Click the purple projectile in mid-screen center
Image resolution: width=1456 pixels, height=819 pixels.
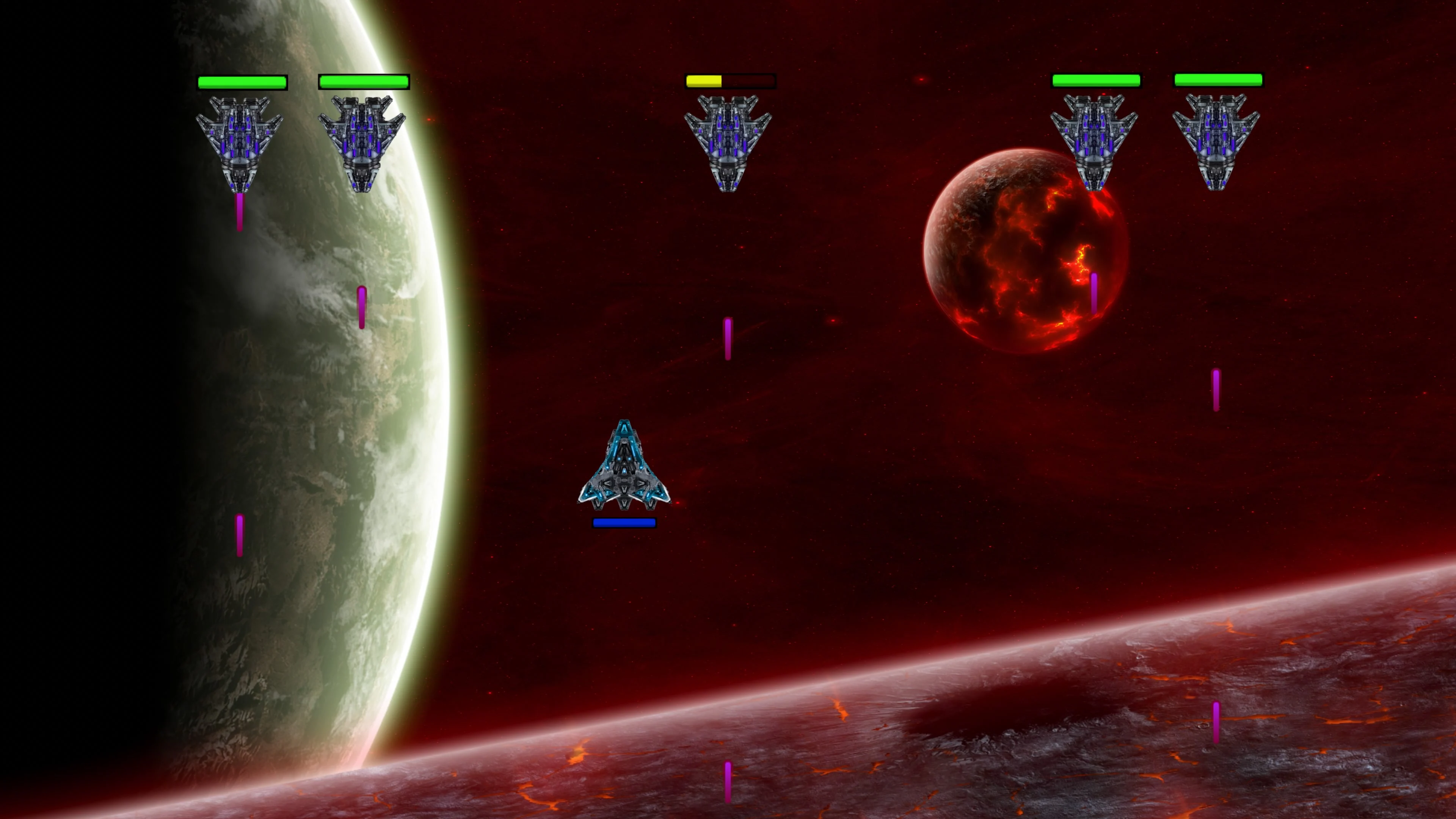tap(728, 339)
